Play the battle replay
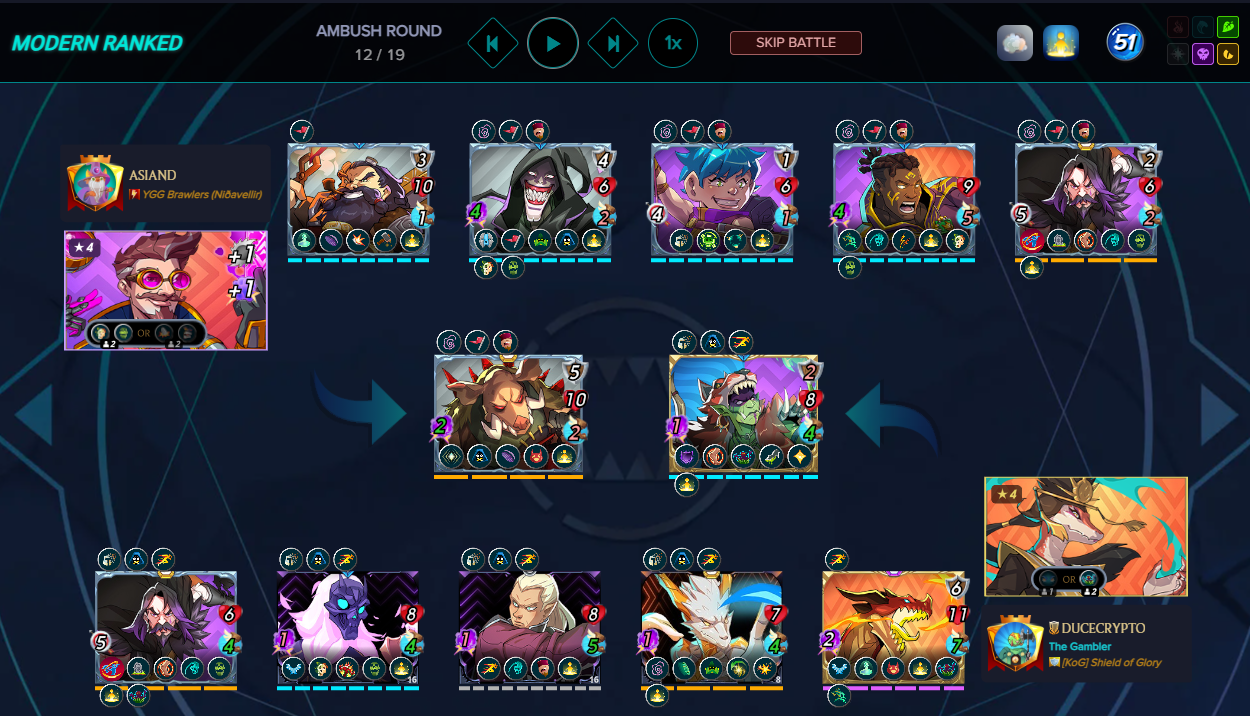Viewport: 1250px width, 716px height. pyautogui.click(x=553, y=44)
